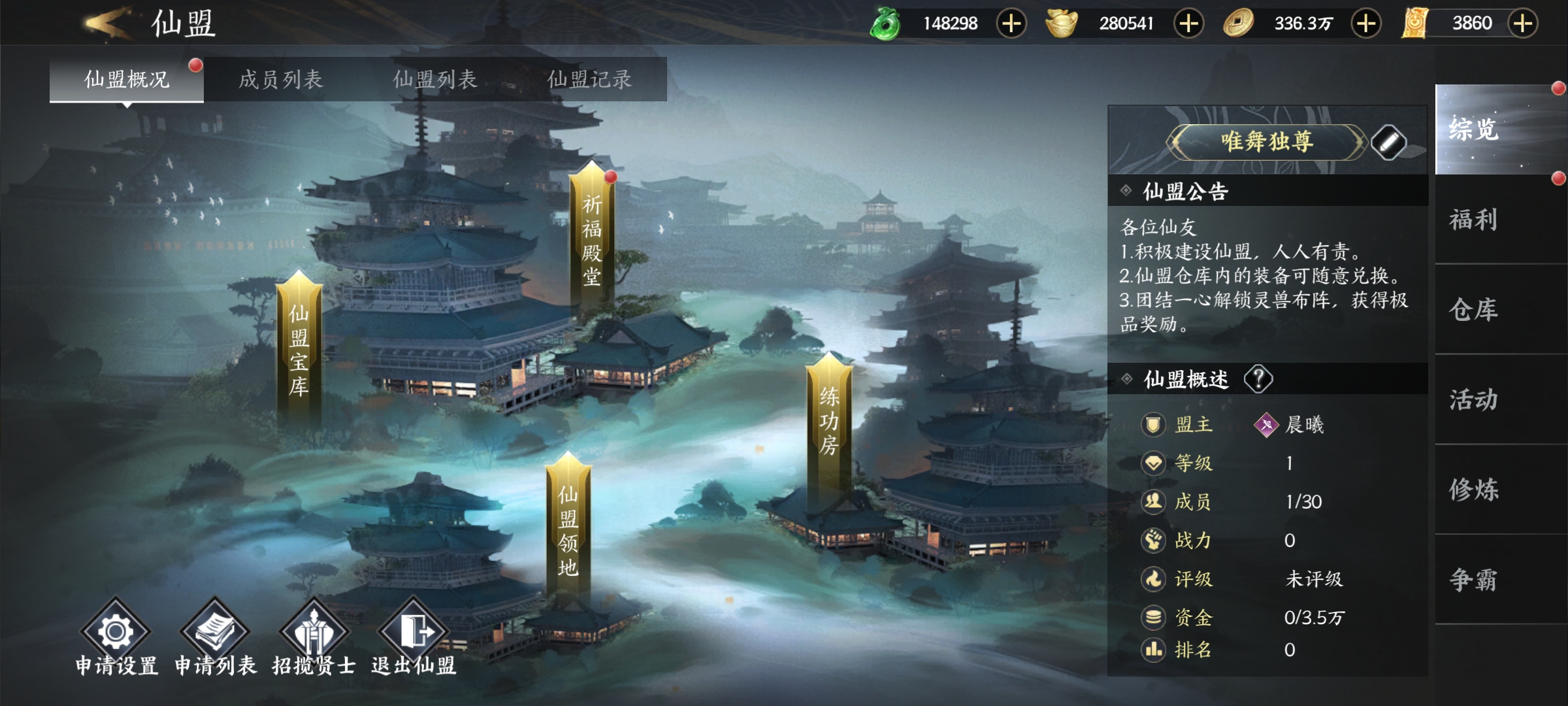Go back using the golden arrow

(x=108, y=23)
